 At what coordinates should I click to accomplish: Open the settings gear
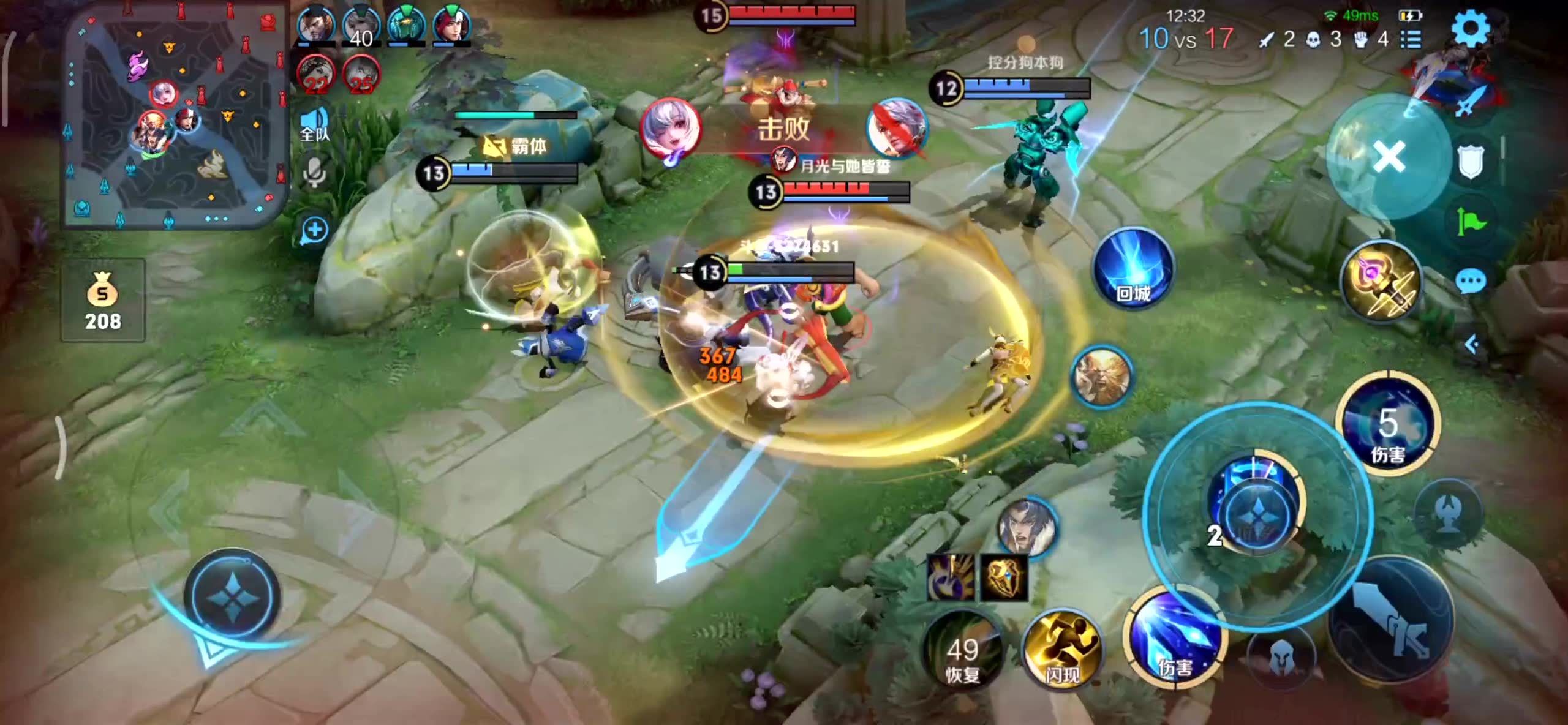tap(1471, 29)
